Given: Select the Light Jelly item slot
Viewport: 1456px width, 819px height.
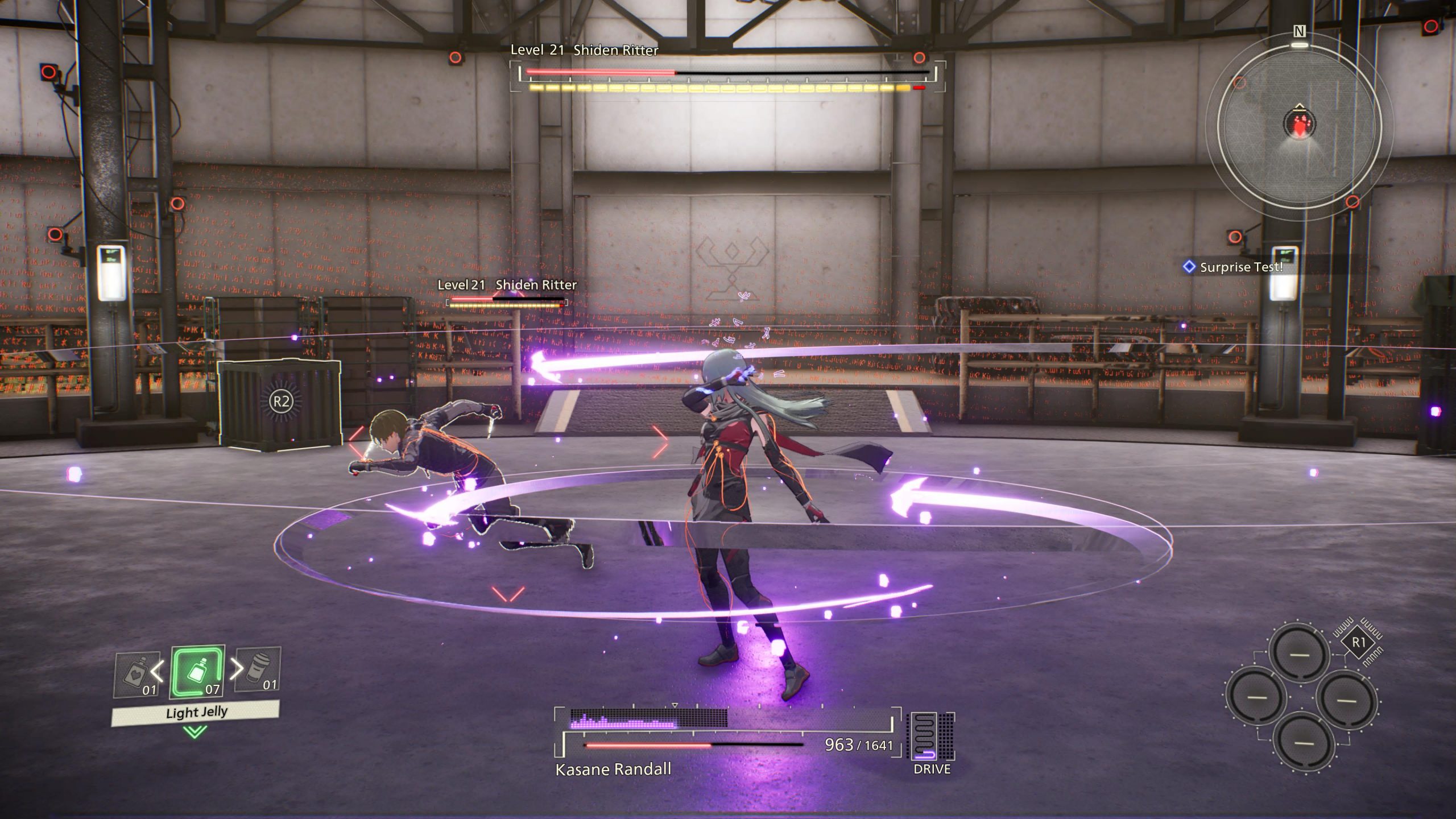Looking at the screenshot, I should click(x=198, y=673).
